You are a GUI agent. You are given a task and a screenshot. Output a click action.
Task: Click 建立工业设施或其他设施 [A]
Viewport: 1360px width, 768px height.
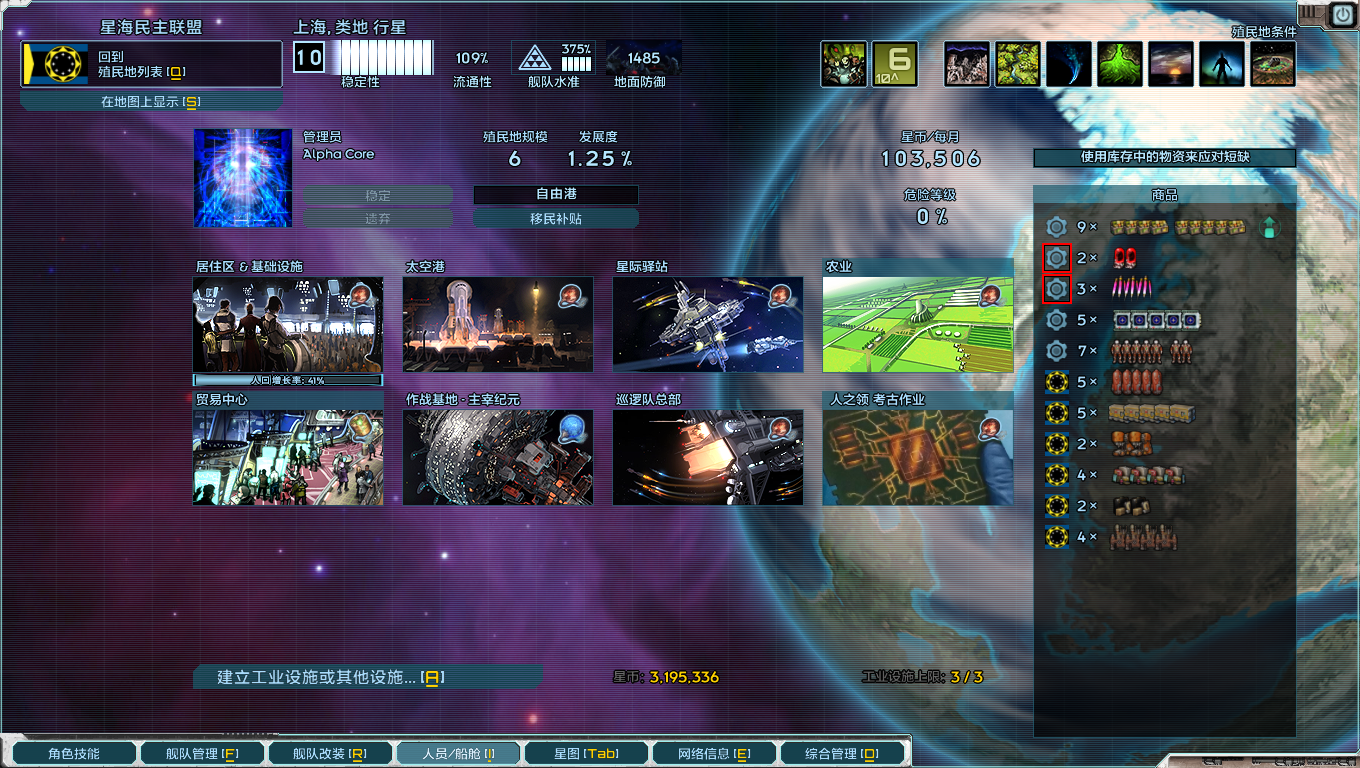(366, 677)
